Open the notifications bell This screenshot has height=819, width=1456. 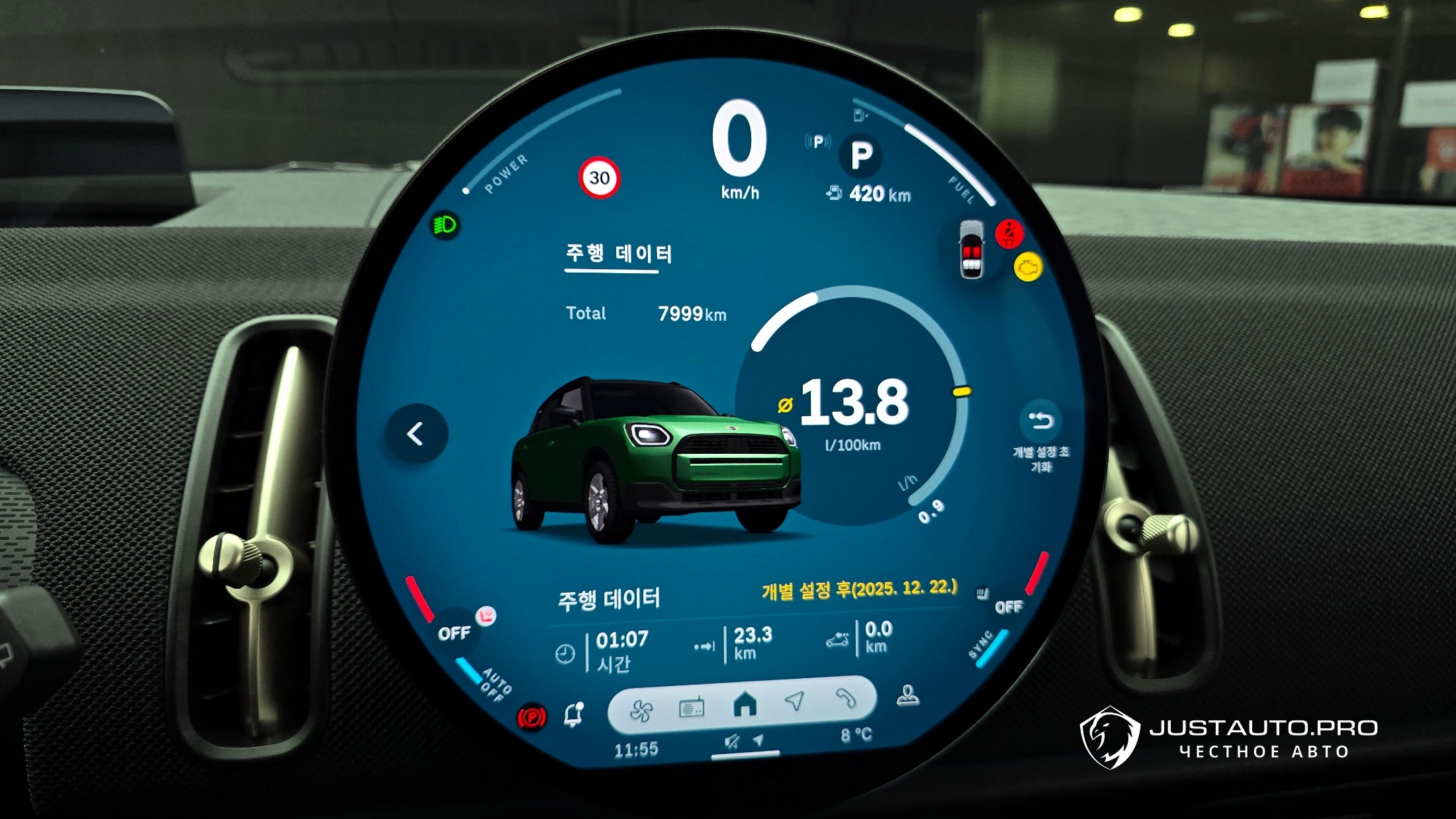pyautogui.click(x=573, y=714)
